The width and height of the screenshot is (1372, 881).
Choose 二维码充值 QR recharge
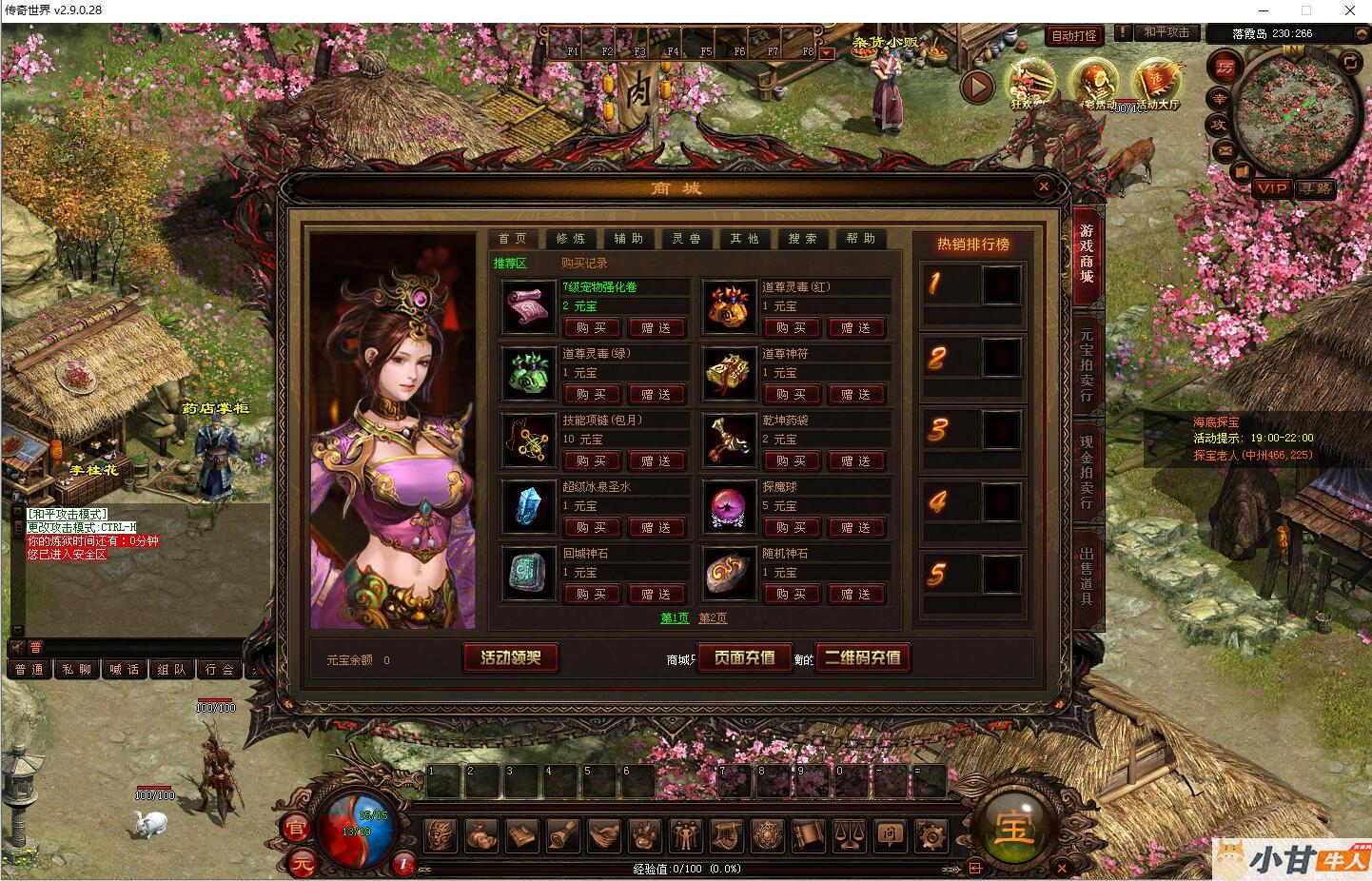pos(862,657)
